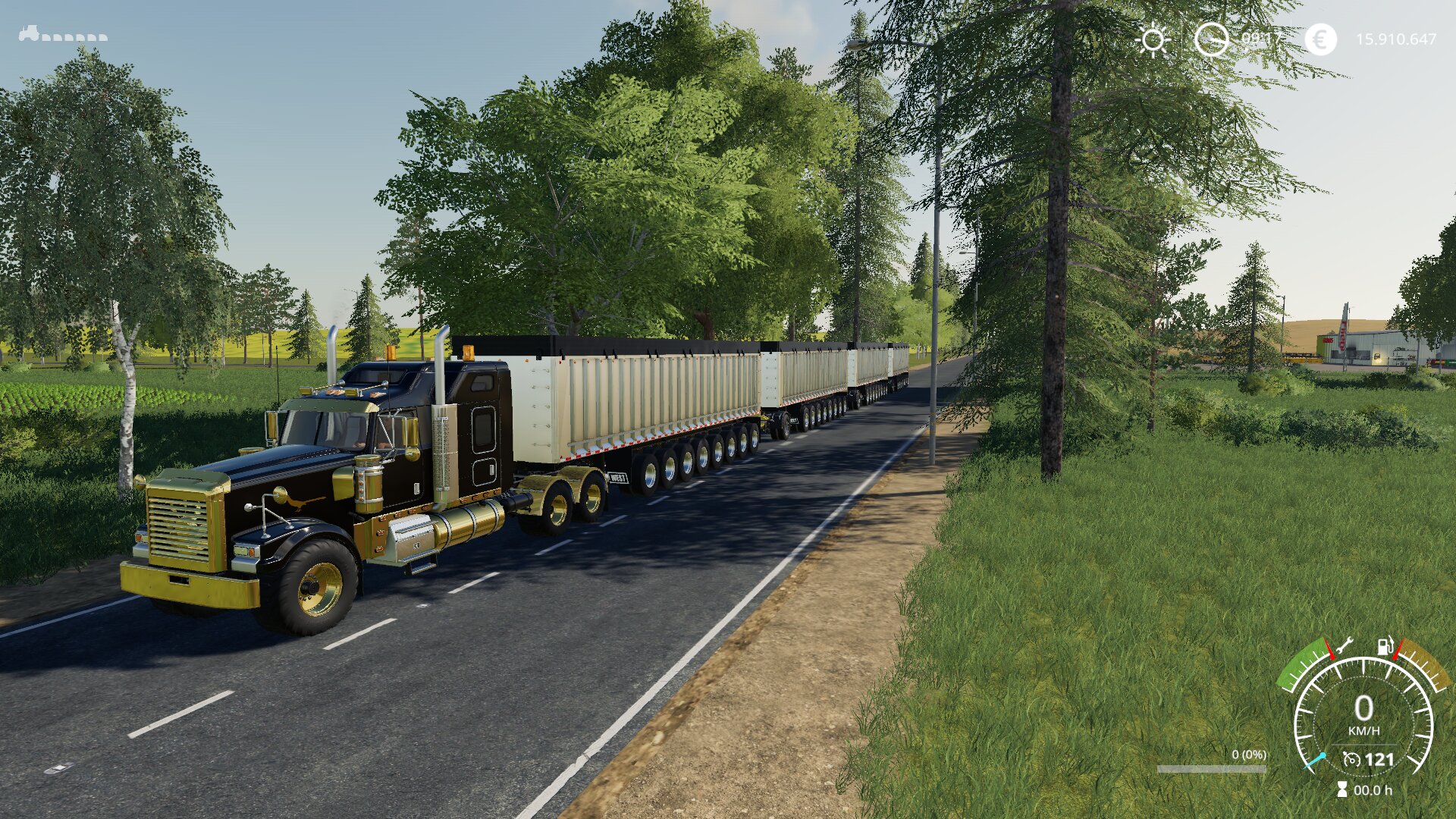Select the truck and trailers schema icon

[63, 34]
